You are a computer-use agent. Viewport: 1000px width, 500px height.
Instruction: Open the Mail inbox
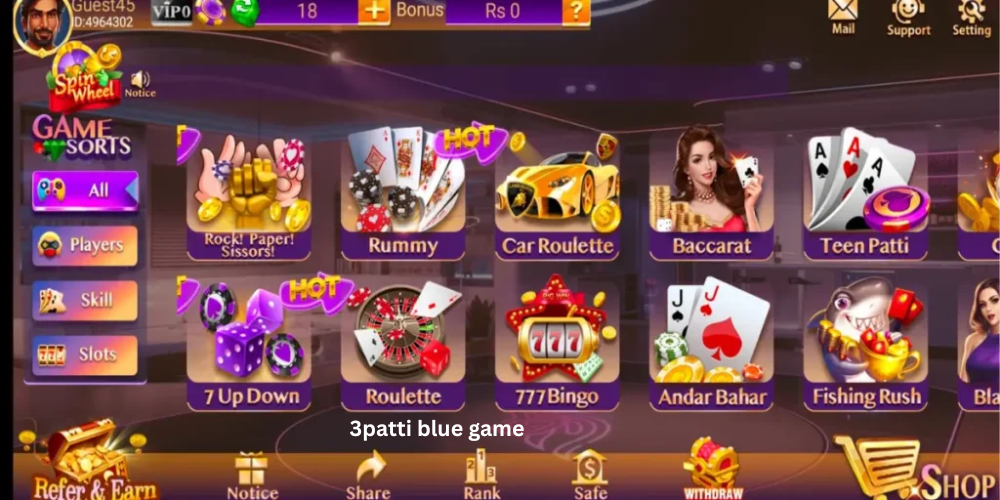click(x=843, y=16)
